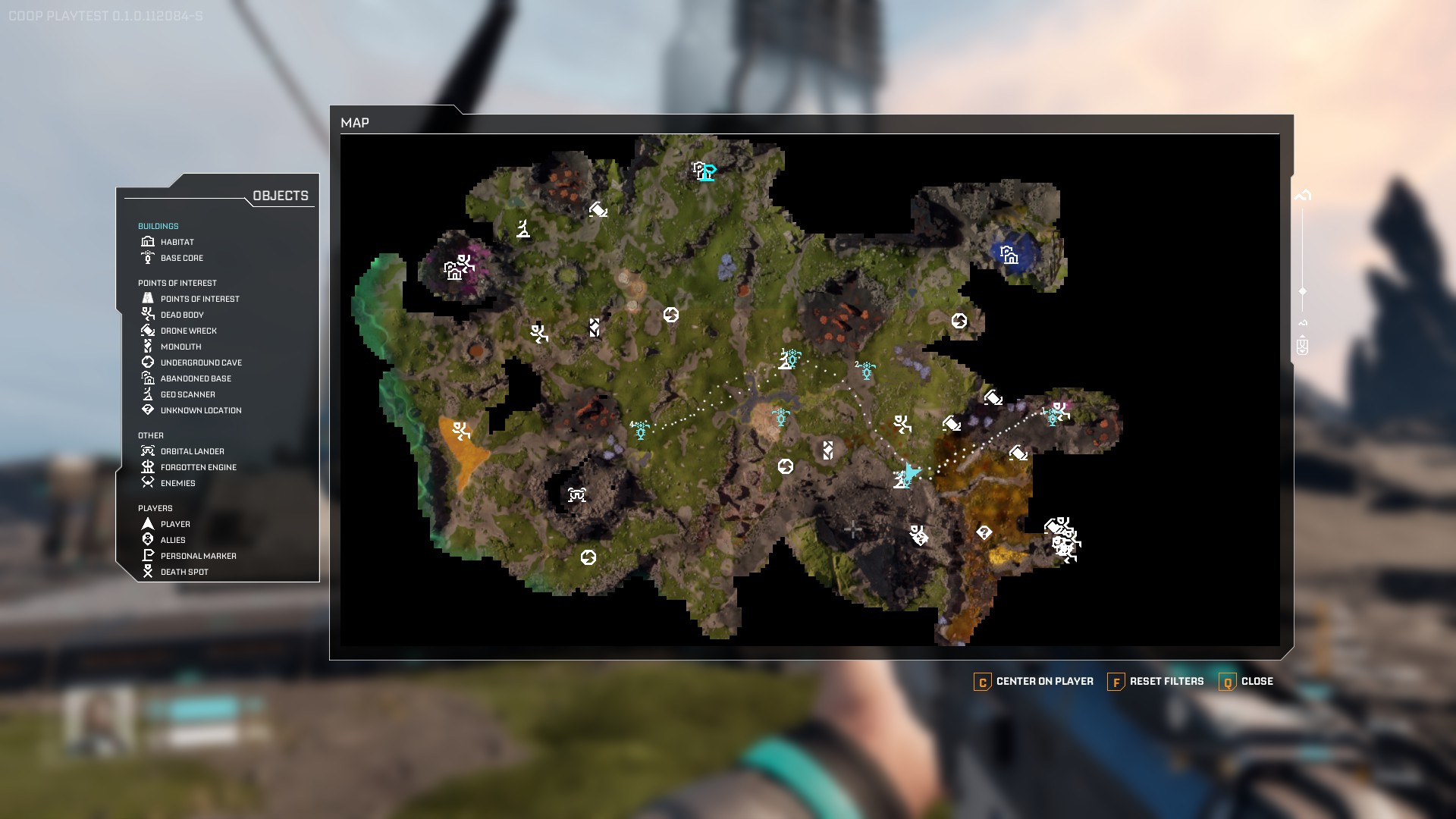Close the map window

click(x=1246, y=681)
